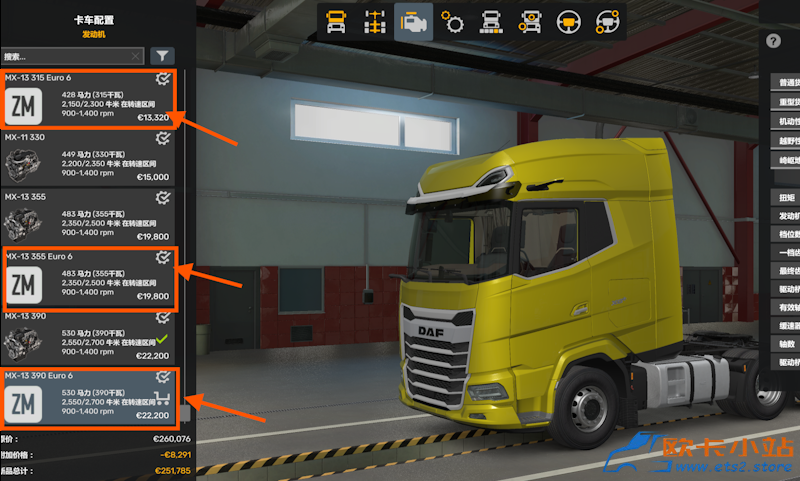Screen dimensions: 800x481
Task: Switch to the truck cabin category
Action: pos(337,21)
